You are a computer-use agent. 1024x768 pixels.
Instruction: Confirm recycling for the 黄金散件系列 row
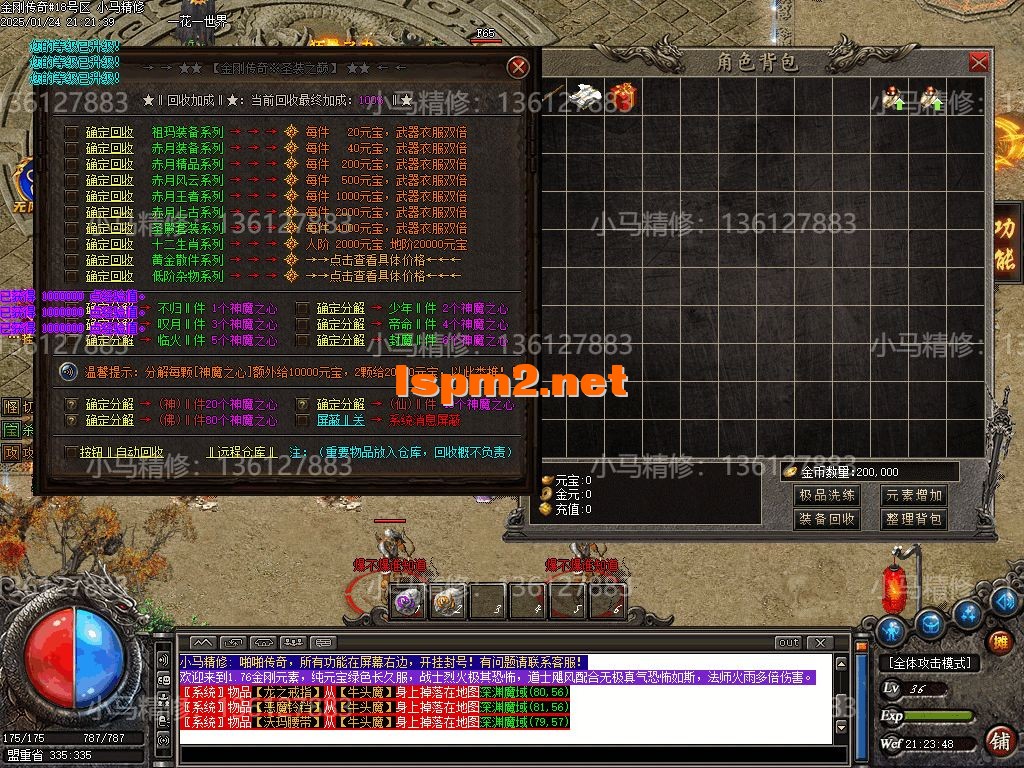pyautogui.click(x=109, y=260)
